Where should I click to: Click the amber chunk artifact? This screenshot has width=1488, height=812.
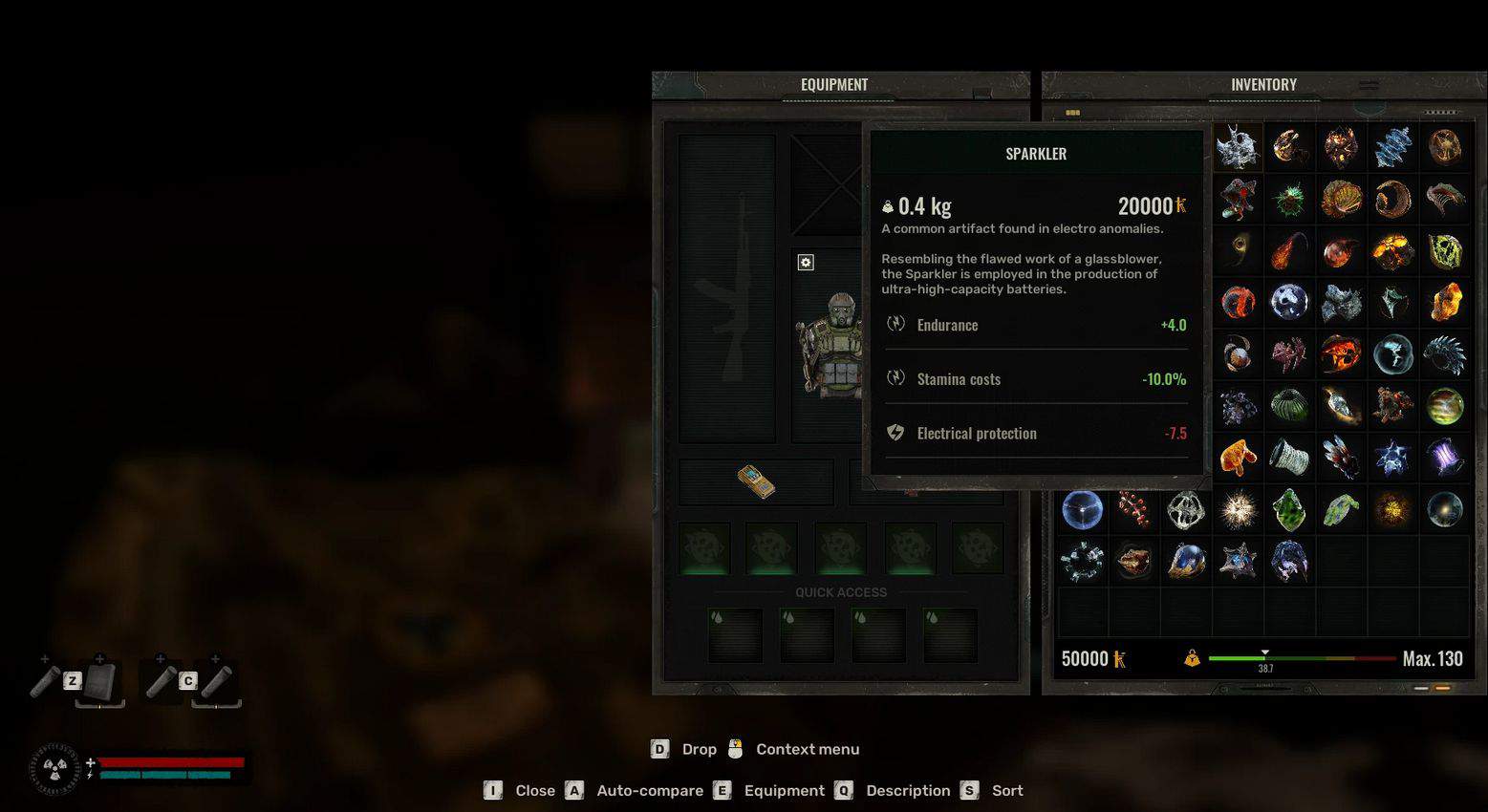(1444, 303)
